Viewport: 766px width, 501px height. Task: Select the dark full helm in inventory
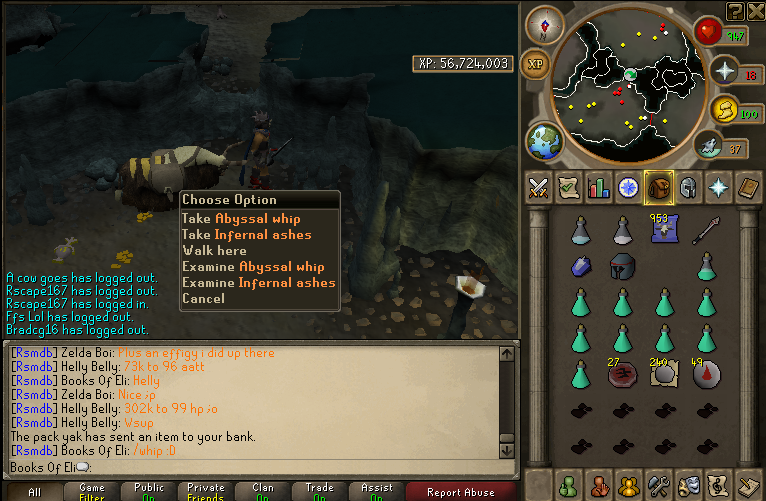tap(623, 266)
